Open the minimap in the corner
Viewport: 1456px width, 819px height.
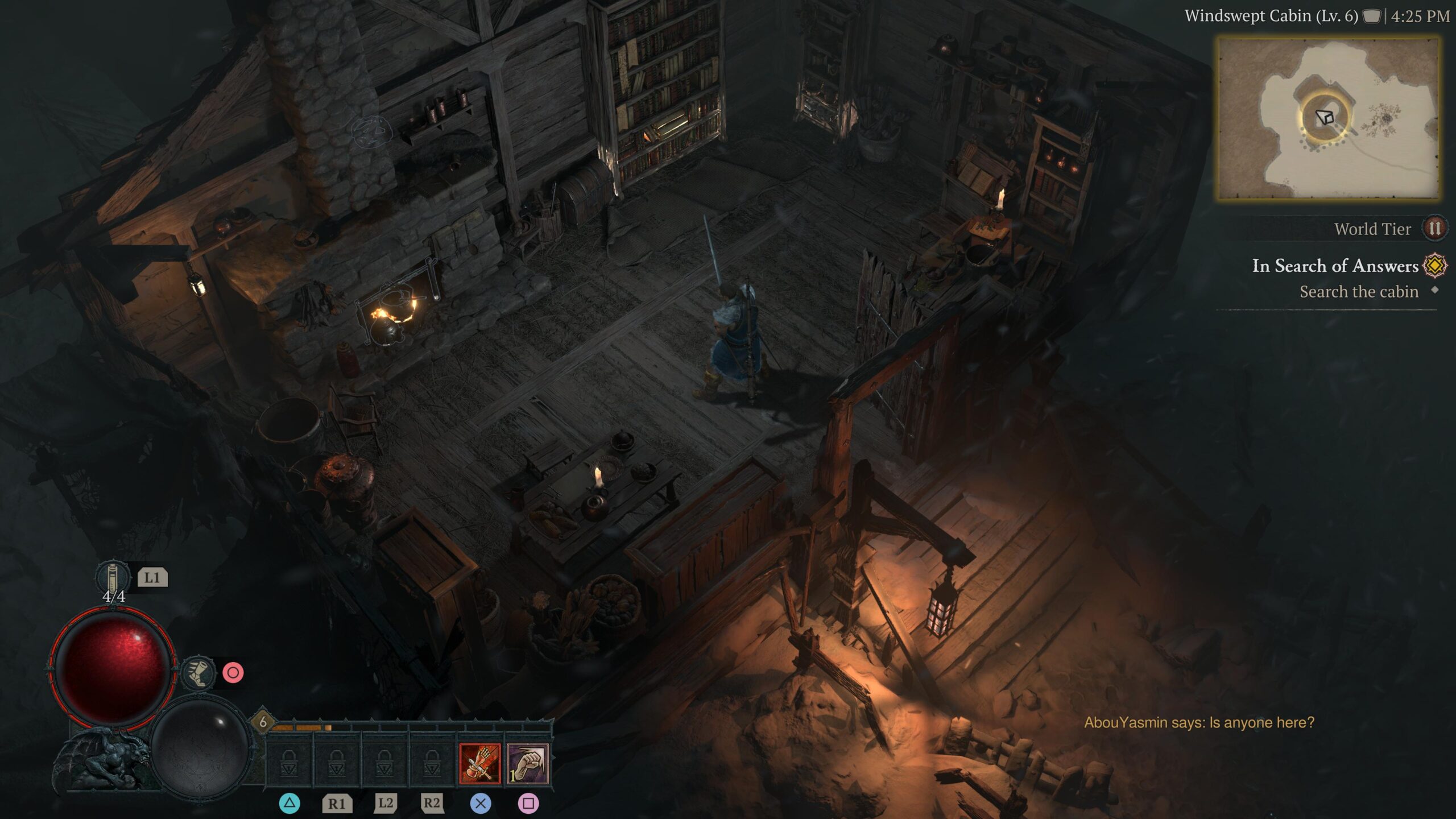click(1328, 118)
